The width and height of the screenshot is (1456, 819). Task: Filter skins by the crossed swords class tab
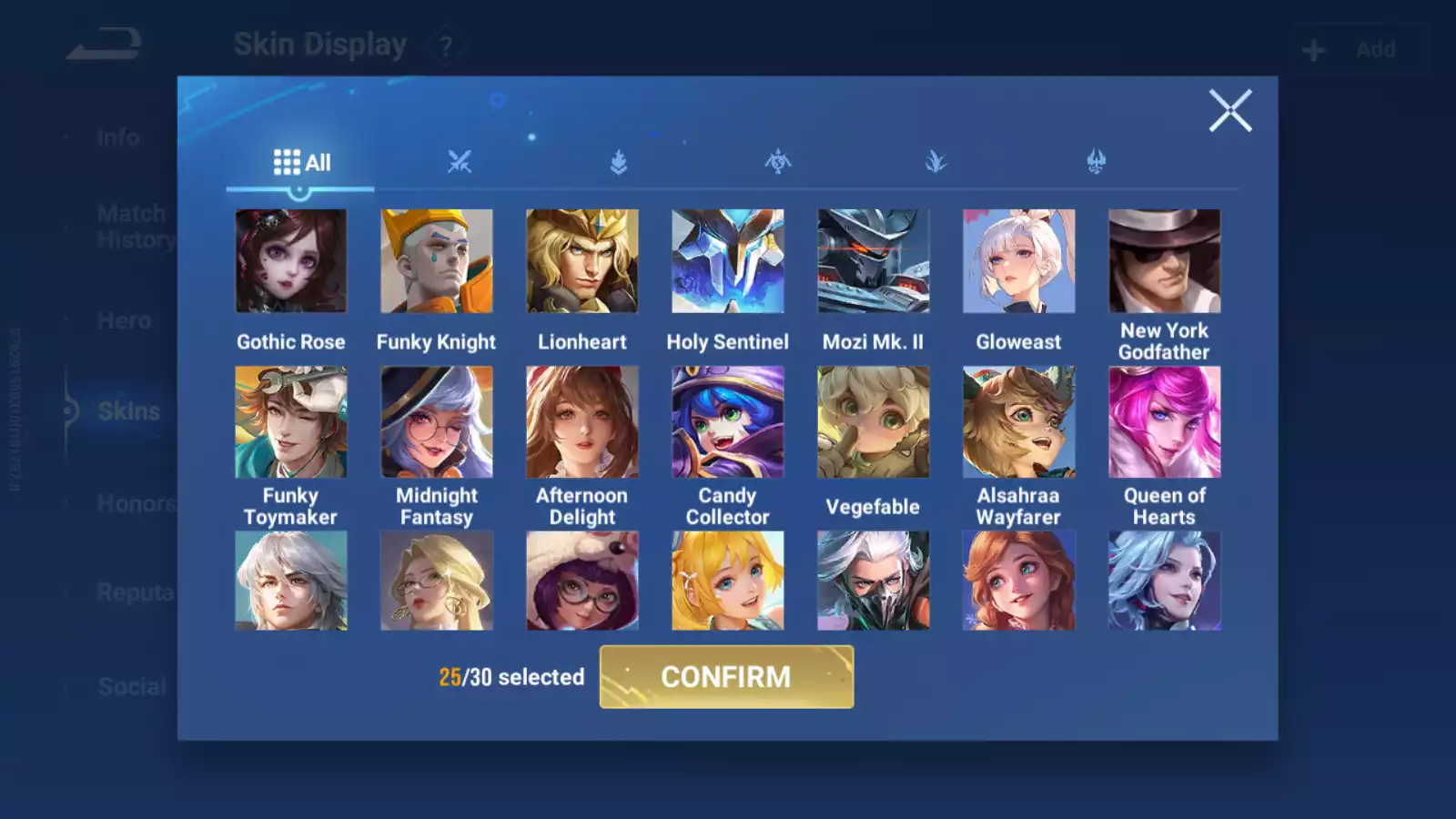(460, 163)
